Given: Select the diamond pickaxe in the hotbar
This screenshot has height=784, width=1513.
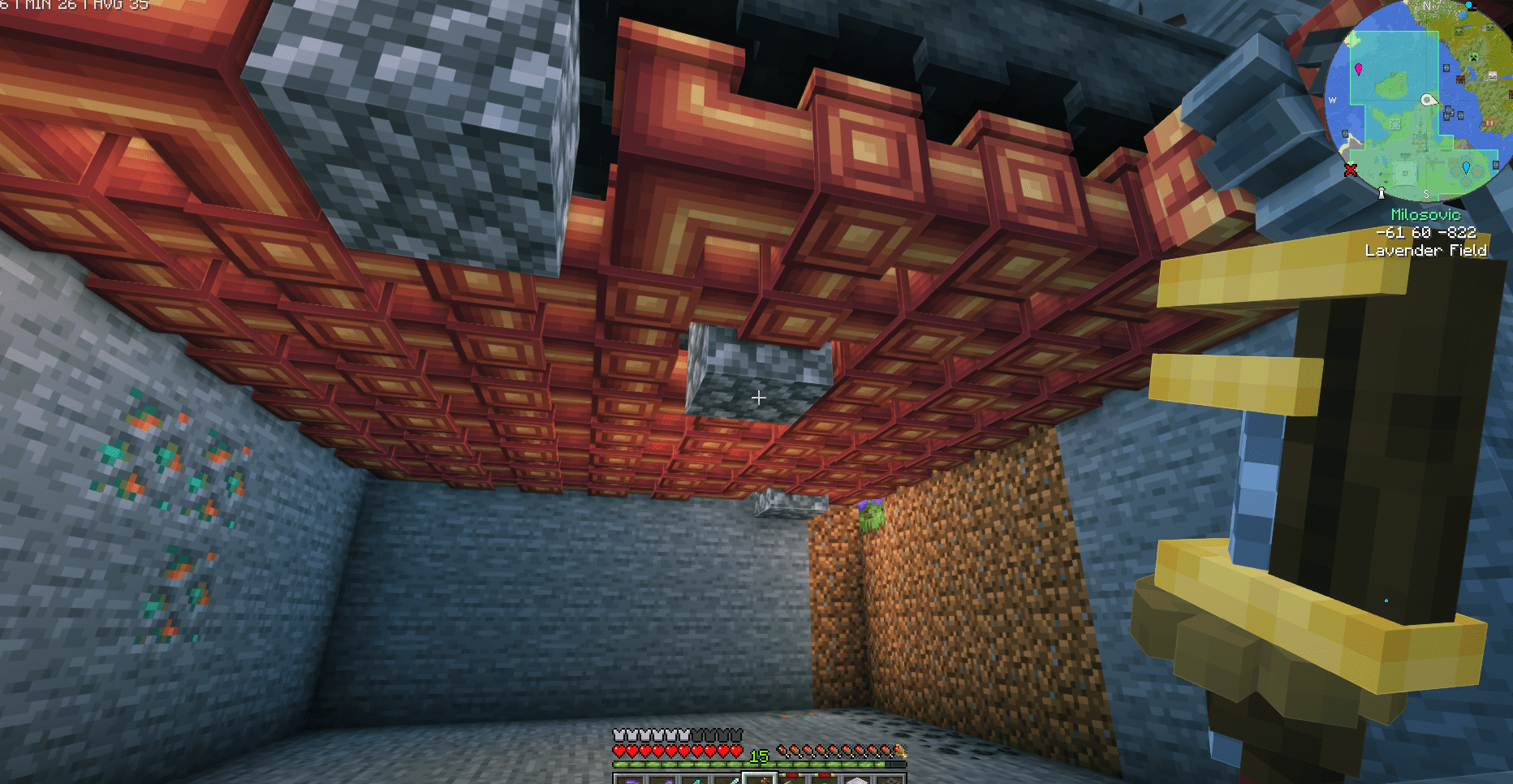Looking at the screenshot, I should point(696,778).
